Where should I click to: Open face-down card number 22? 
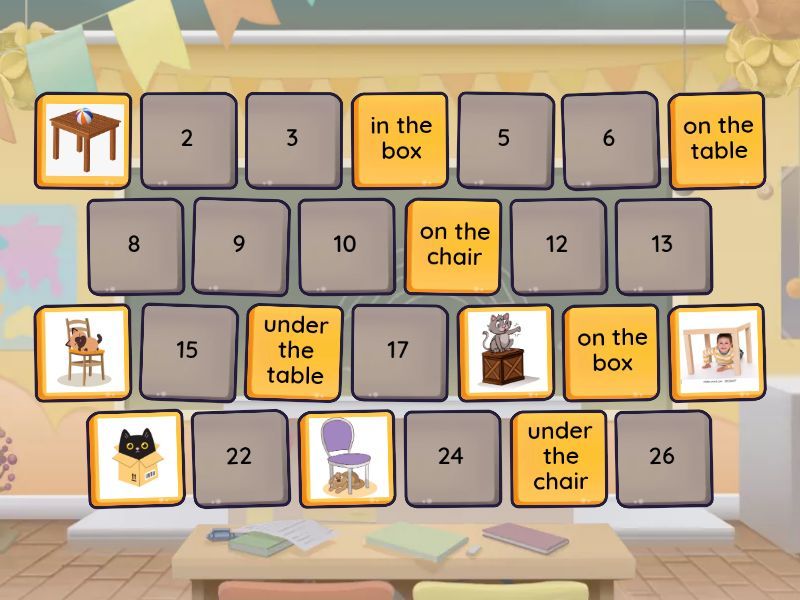tap(239, 457)
